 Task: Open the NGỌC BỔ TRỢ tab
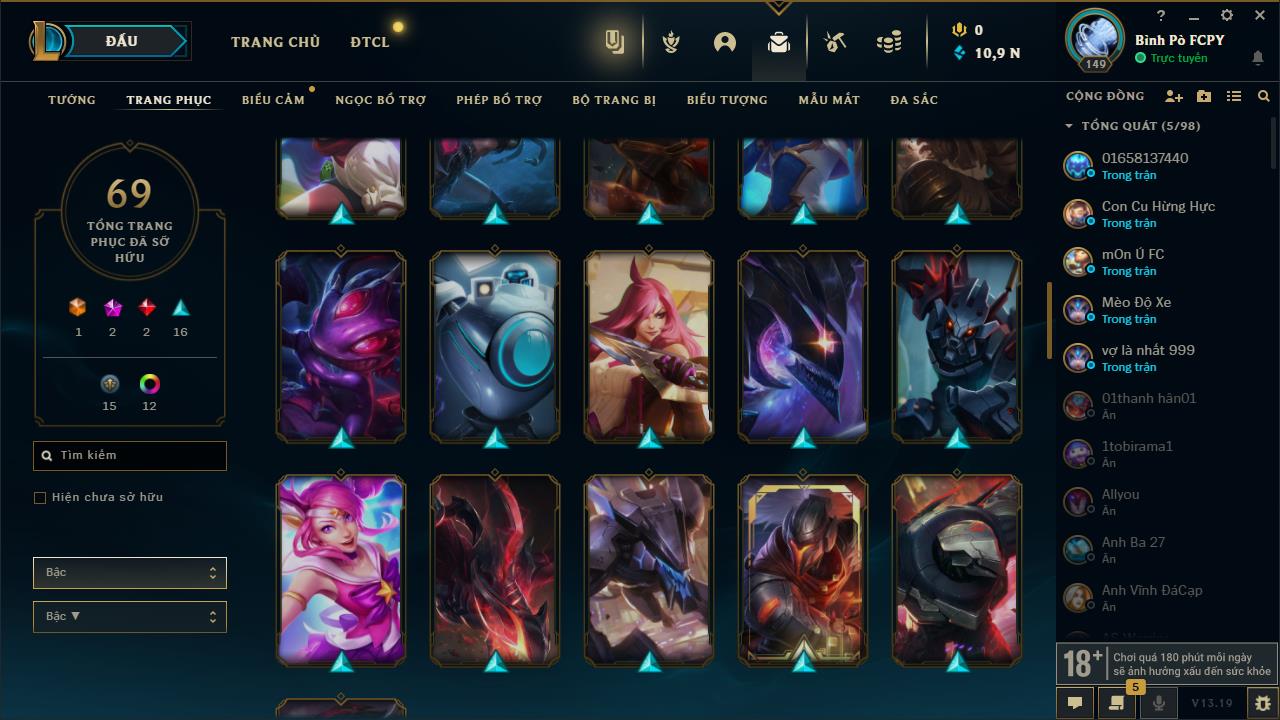[x=380, y=100]
